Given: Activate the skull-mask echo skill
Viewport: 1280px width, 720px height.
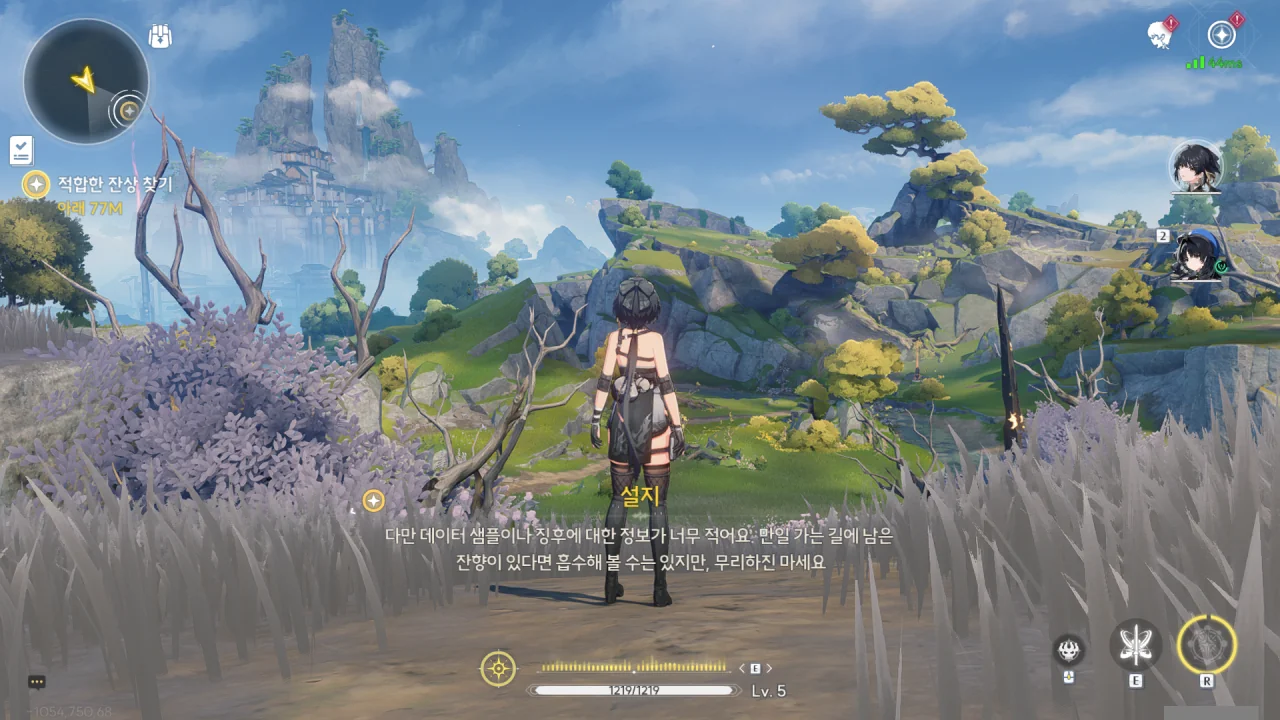Looking at the screenshot, I should (1069, 650).
